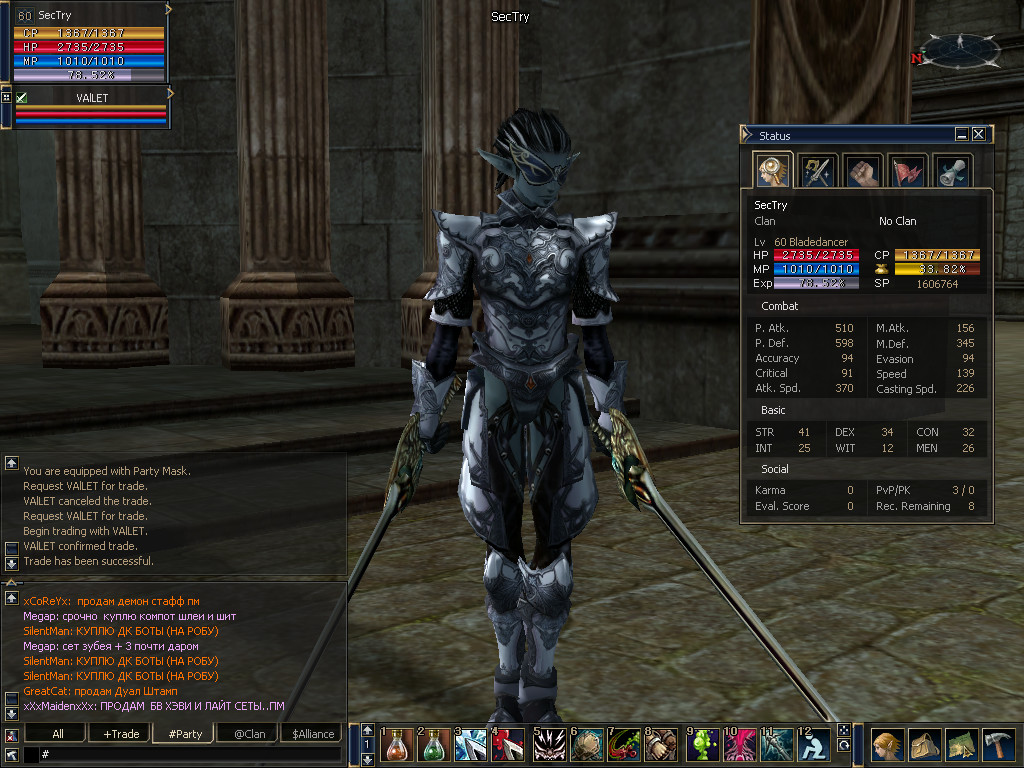Open the red flag clan tab

[x=908, y=171]
